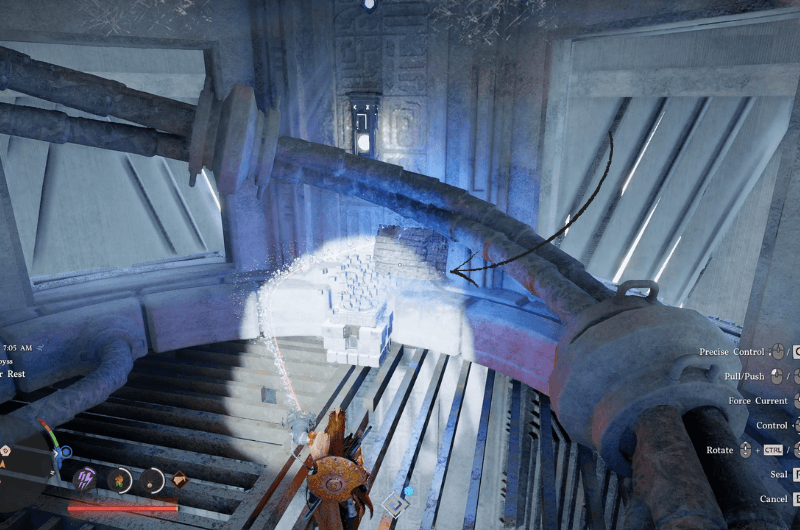This screenshot has width=800, height=530.
Task: Activate the purple claw slash ability
Action: click(x=85, y=479)
